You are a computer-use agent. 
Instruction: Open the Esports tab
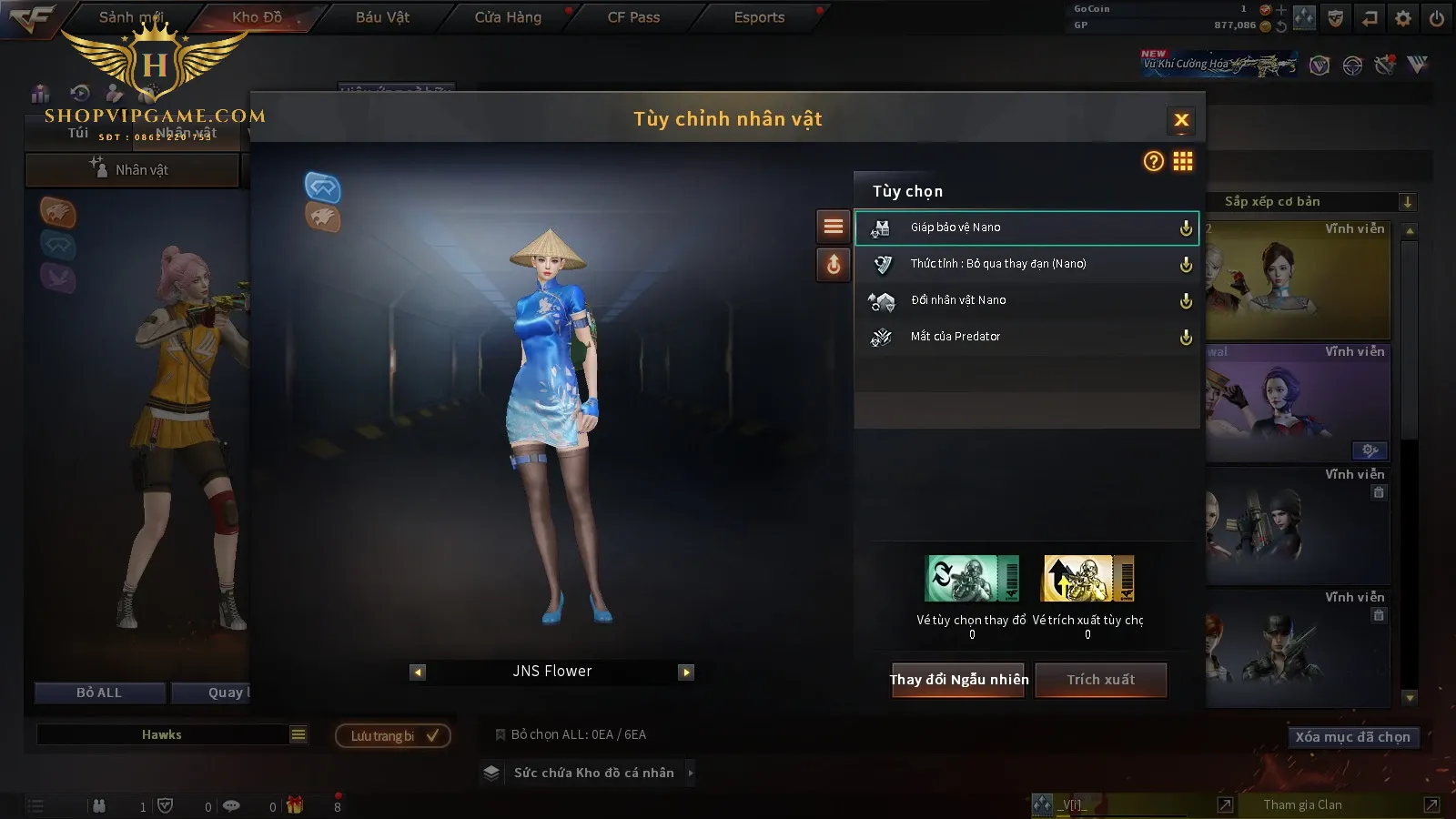pos(759,17)
